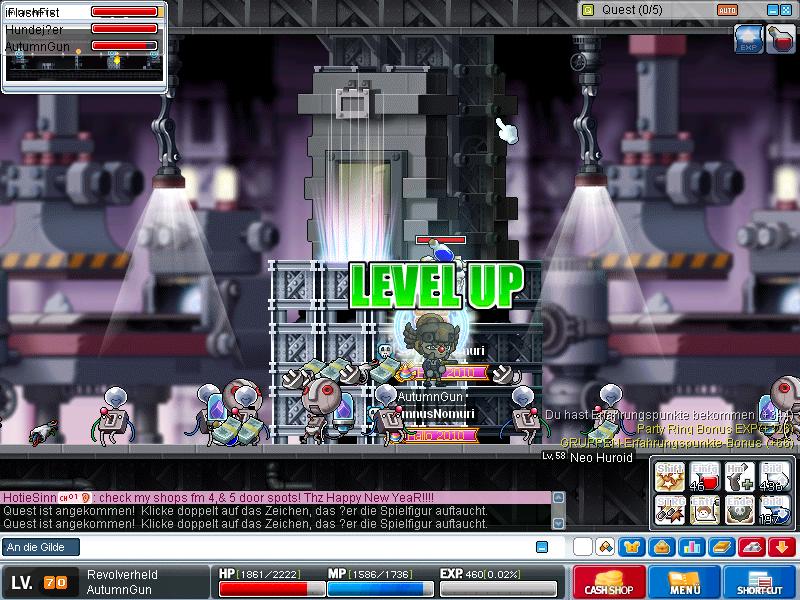Select the character face quickslot
This screenshot has width=800, height=600.
click(705, 510)
